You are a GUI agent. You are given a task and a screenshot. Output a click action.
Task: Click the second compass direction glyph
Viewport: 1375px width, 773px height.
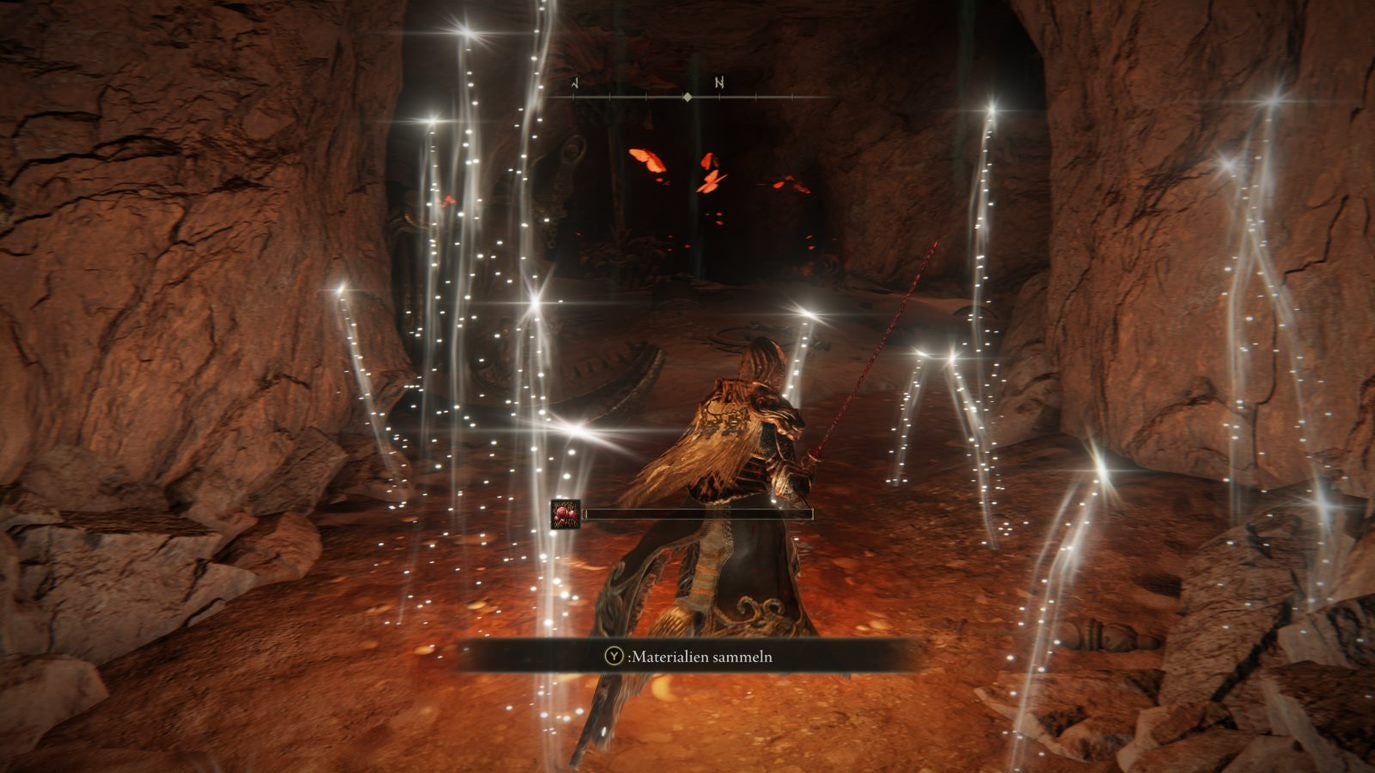(x=718, y=83)
